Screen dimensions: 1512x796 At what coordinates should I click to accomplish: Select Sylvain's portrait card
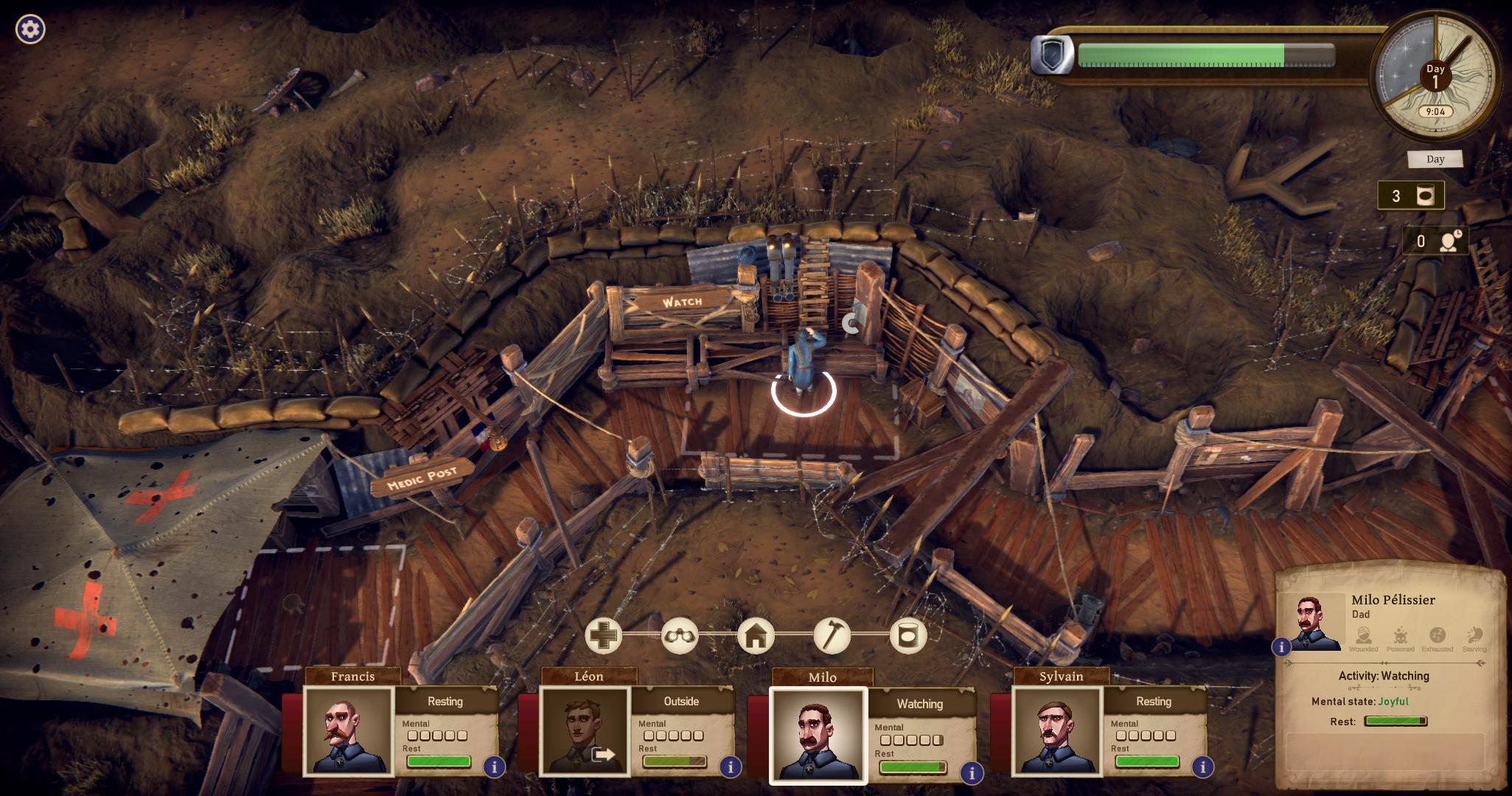tap(1057, 730)
